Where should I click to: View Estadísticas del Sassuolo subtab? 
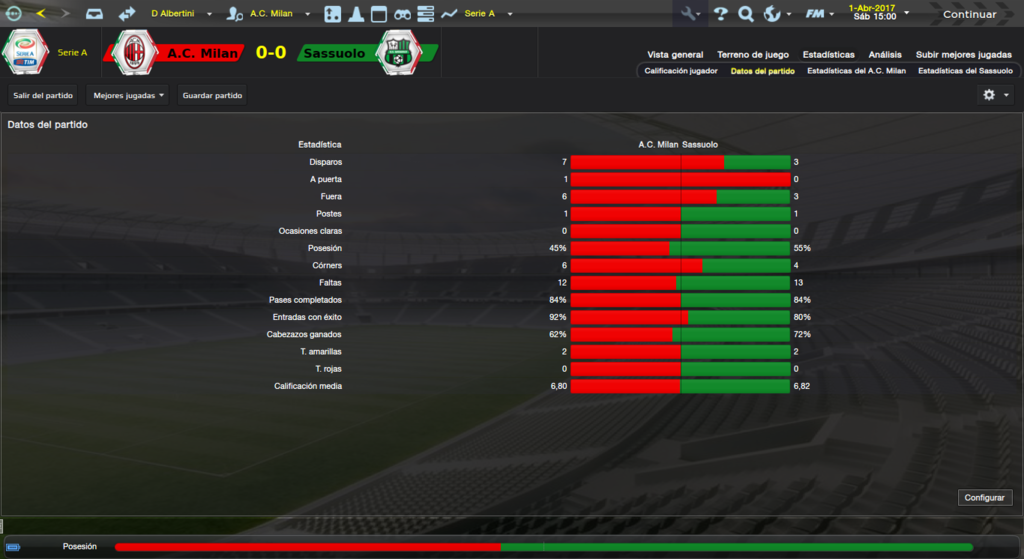pyautogui.click(x=965, y=71)
